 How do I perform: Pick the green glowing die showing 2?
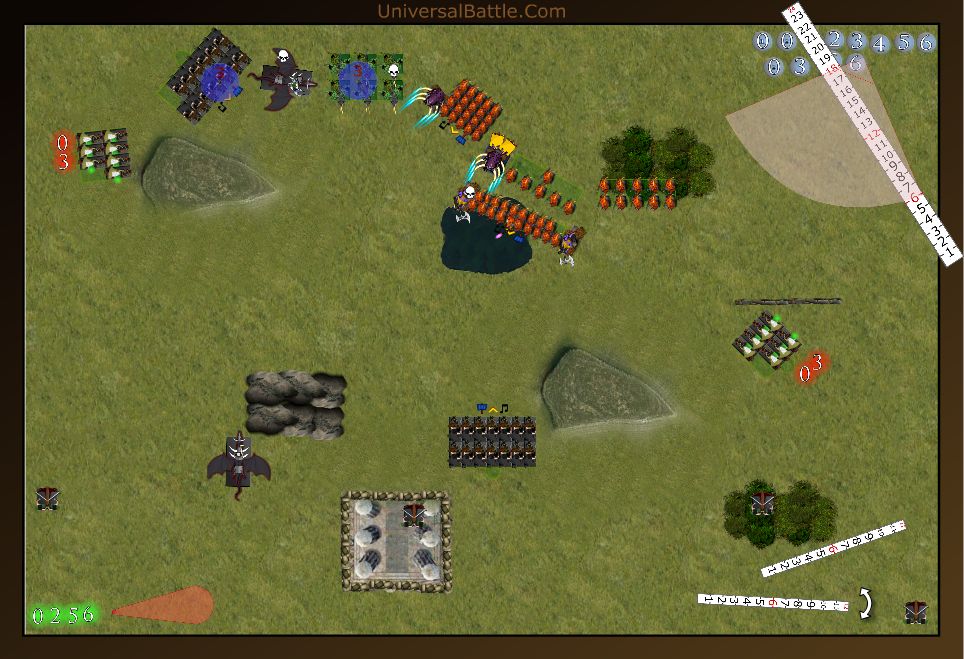[54, 615]
